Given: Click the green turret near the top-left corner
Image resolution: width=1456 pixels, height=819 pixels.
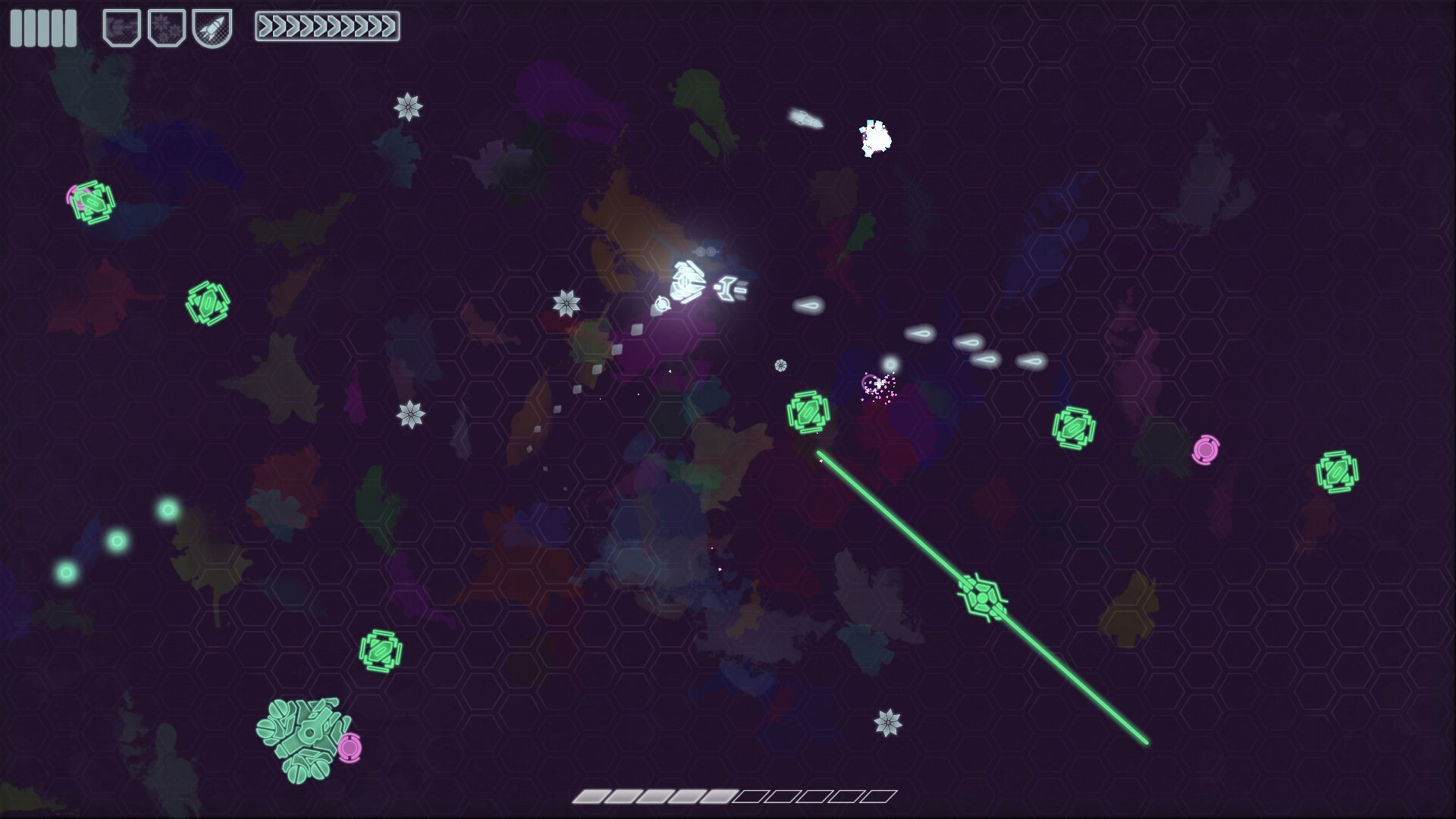Looking at the screenshot, I should click(x=93, y=203).
